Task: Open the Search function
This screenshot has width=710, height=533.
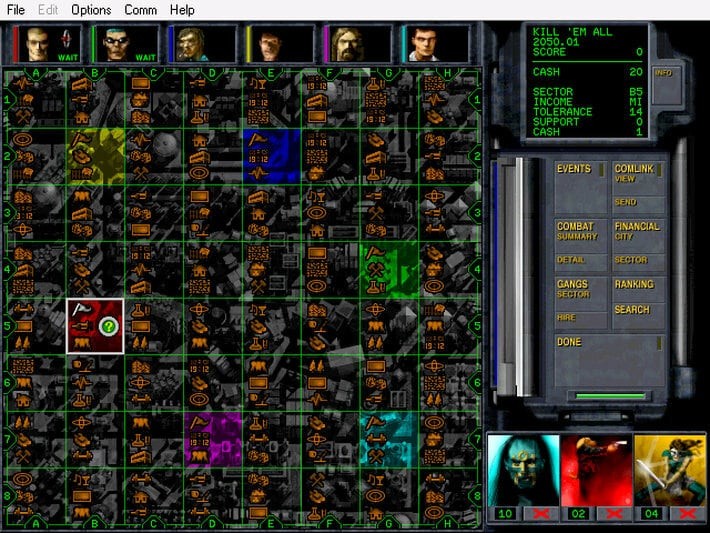Action: [632, 310]
